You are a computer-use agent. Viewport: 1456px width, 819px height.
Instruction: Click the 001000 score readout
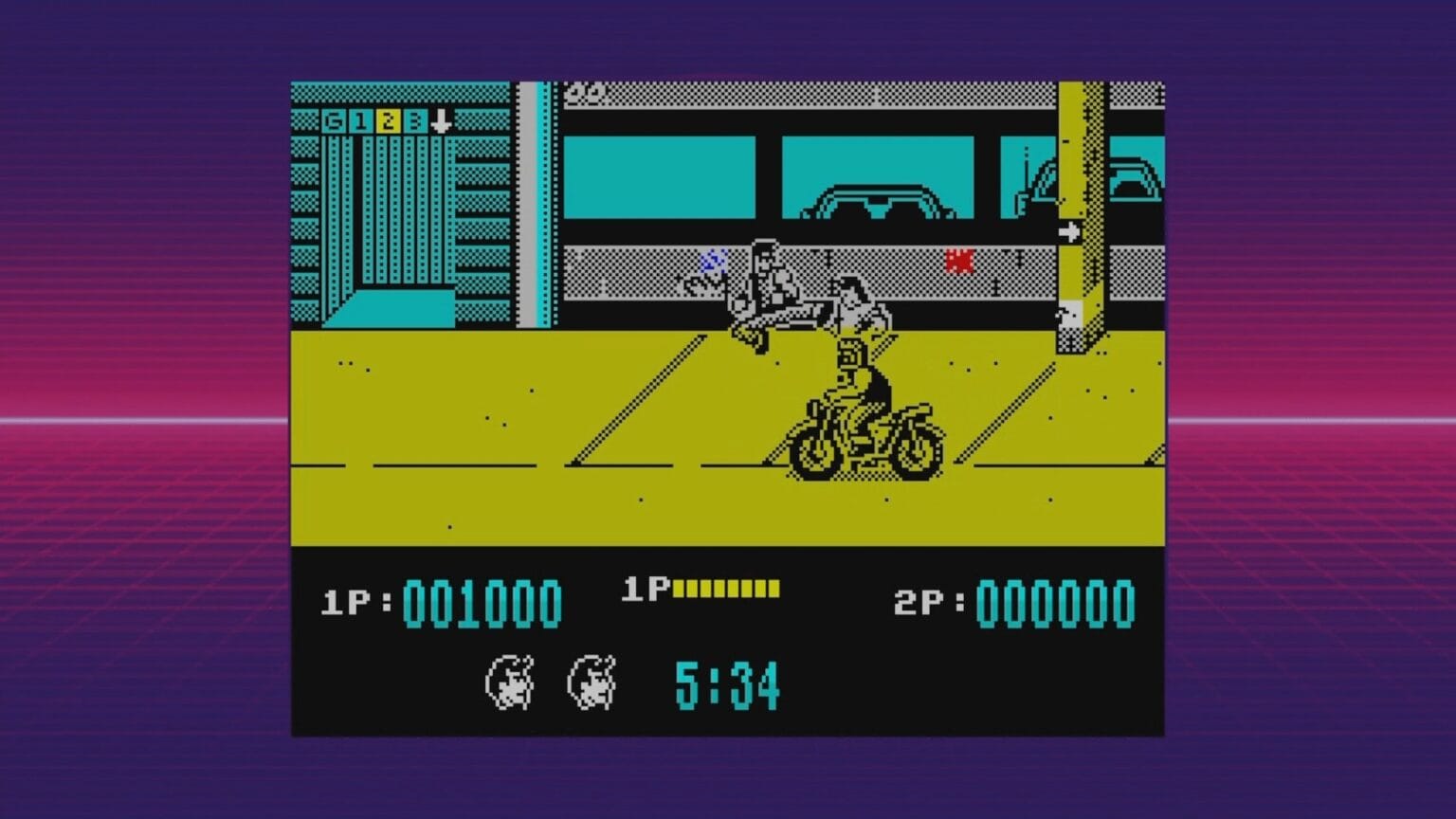click(x=483, y=600)
